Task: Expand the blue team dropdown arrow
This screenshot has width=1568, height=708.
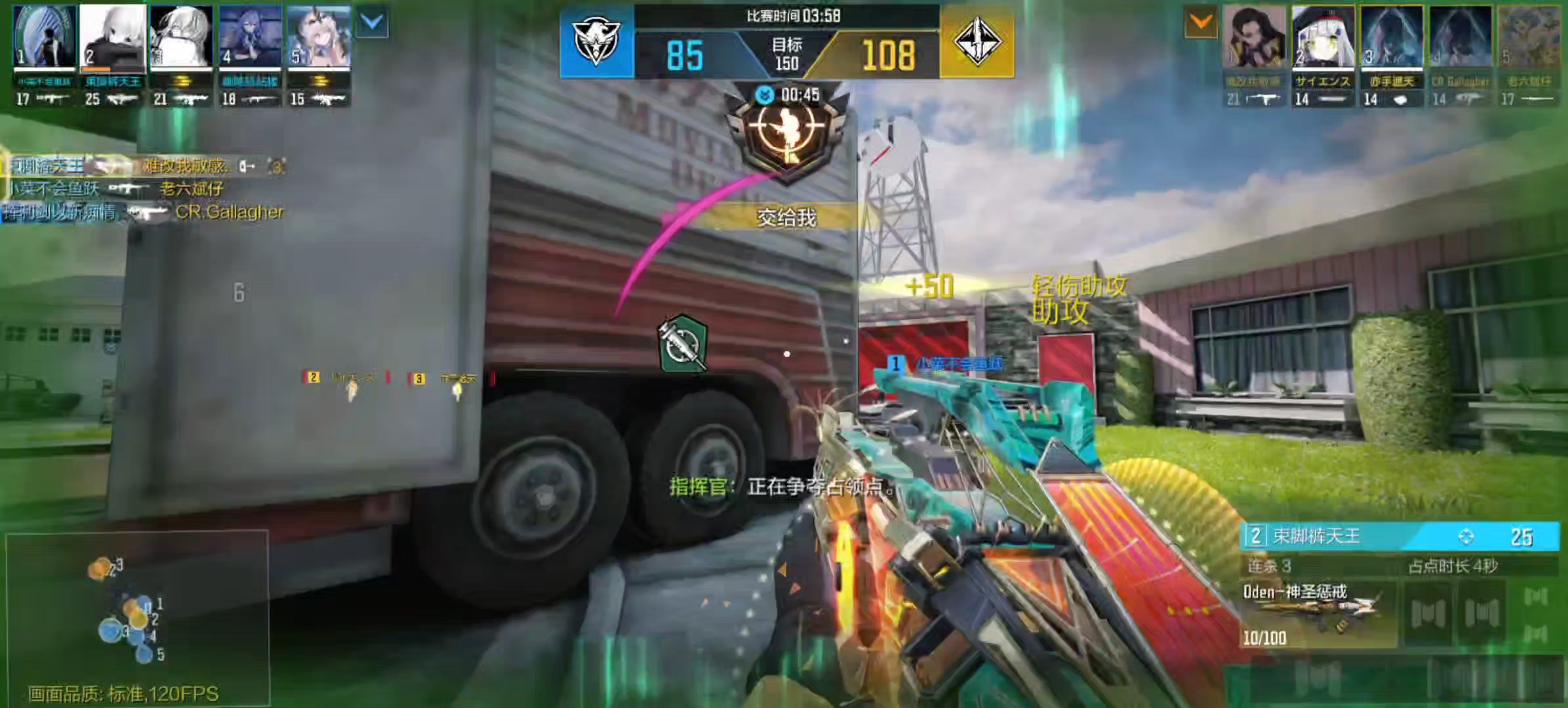Action: (372, 23)
